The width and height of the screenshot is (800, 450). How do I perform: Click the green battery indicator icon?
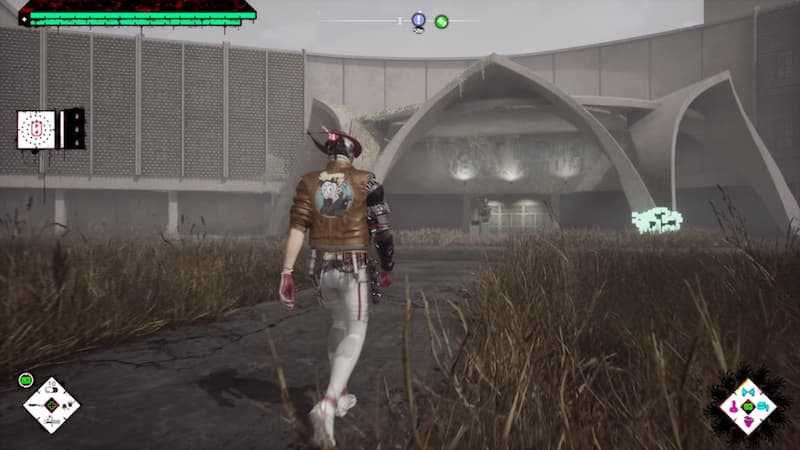[x=26, y=379]
